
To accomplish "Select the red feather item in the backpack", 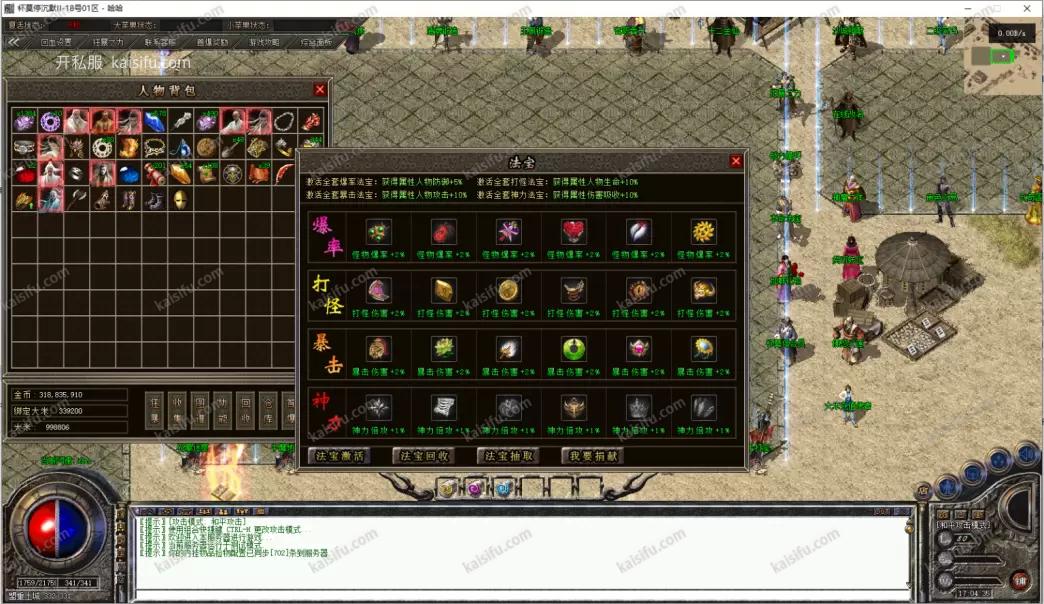I will pos(284,174).
